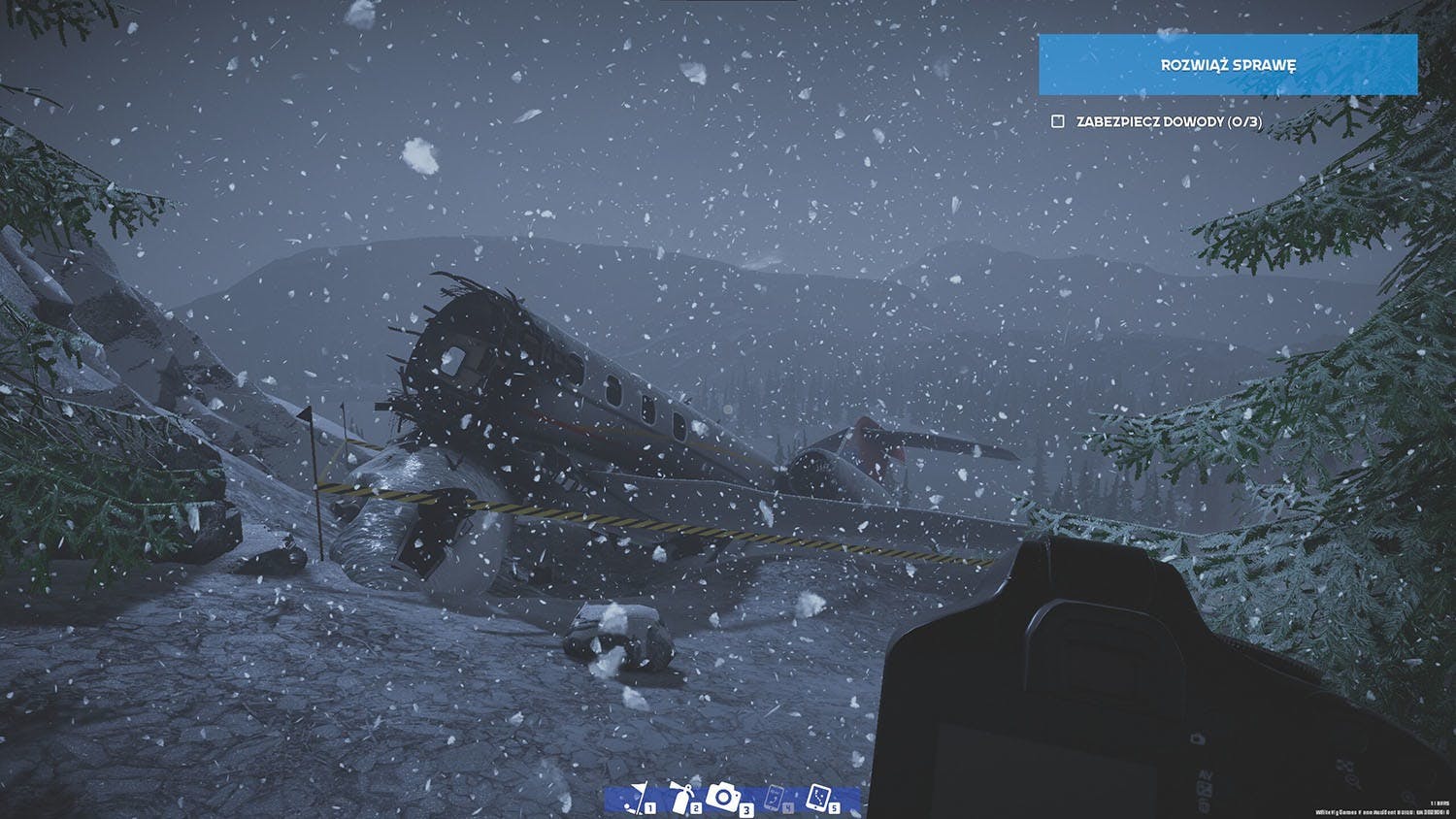Viewport: 1456px width, 819px height.
Task: Select the greyed-out phone call tool
Action: point(775,799)
